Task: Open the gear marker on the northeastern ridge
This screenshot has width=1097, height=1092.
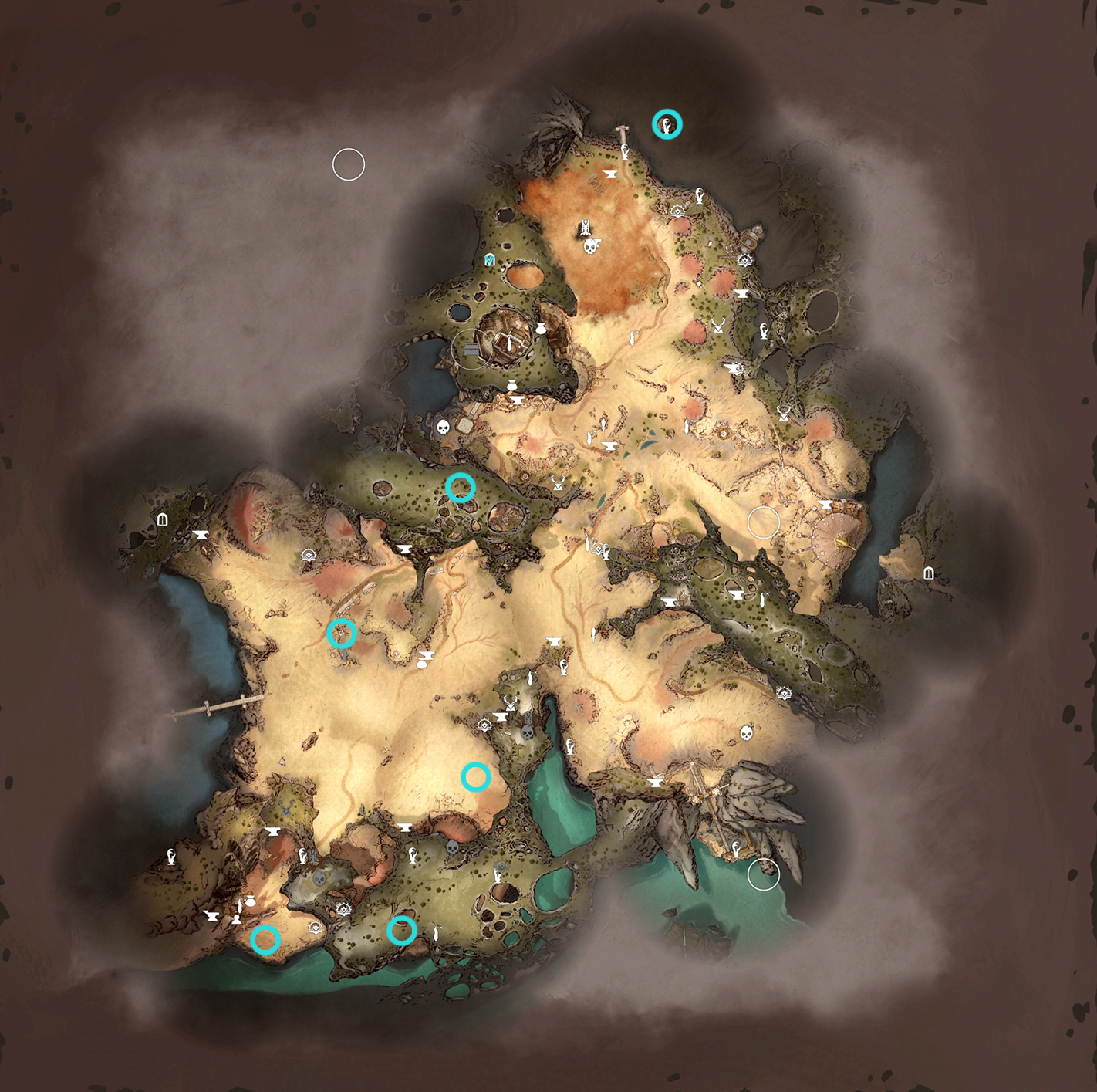Action: click(744, 259)
